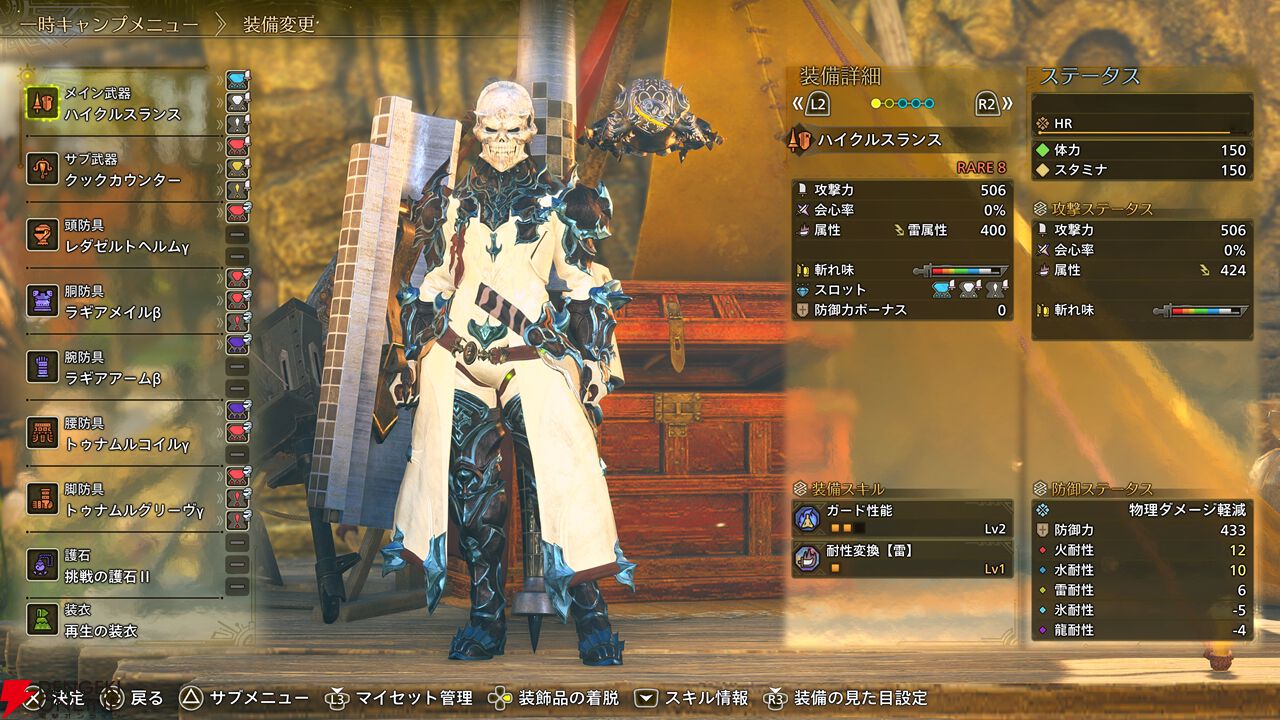Open the サブメニュー option
The height and width of the screenshot is (720, 1280).
(x=246, y=698)
